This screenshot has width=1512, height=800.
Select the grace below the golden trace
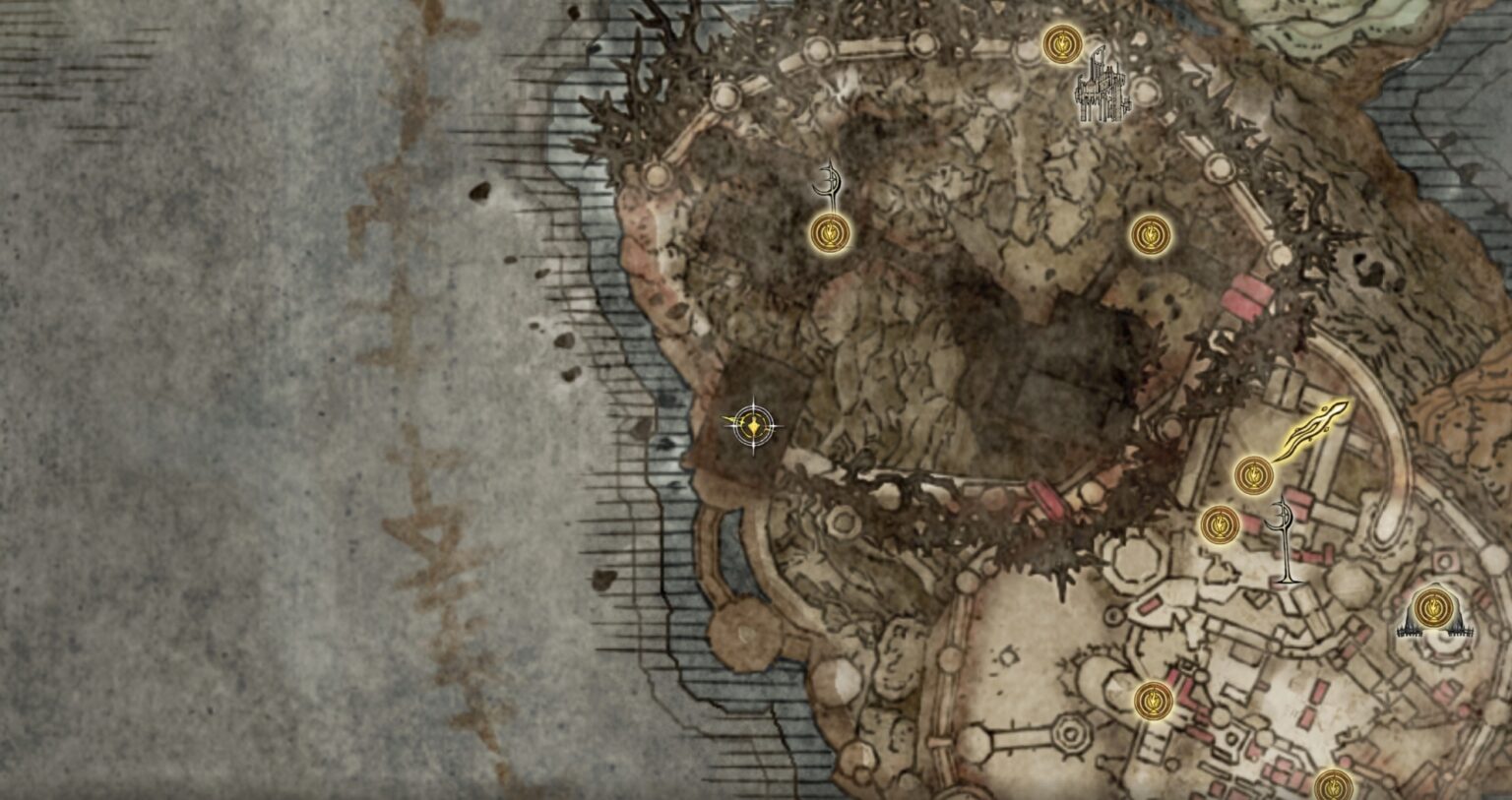1256,474
